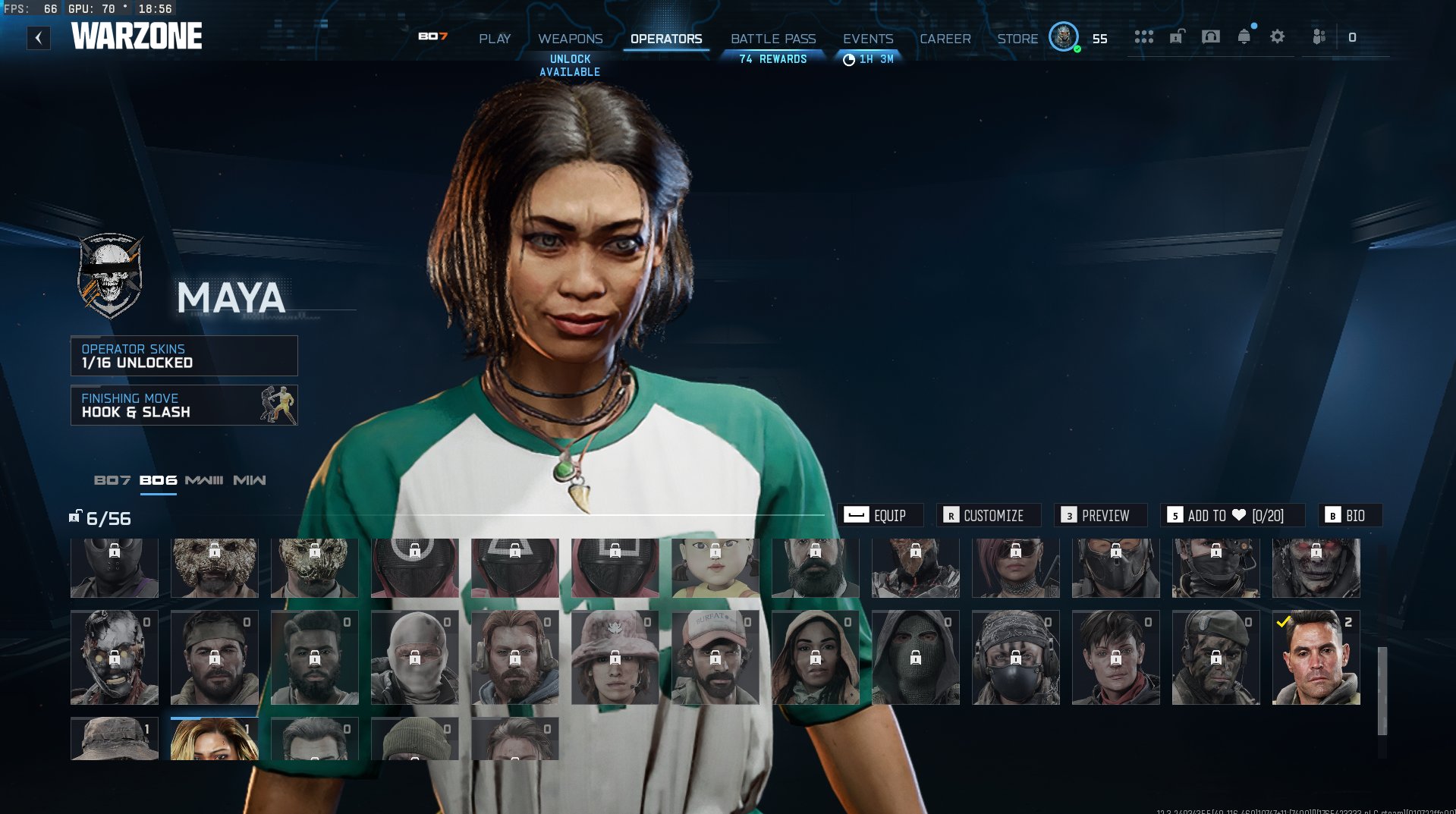Open the settings gear icon
Image resolution: width=1456 pixels, height=814 pixels.
pos(1278,37)
